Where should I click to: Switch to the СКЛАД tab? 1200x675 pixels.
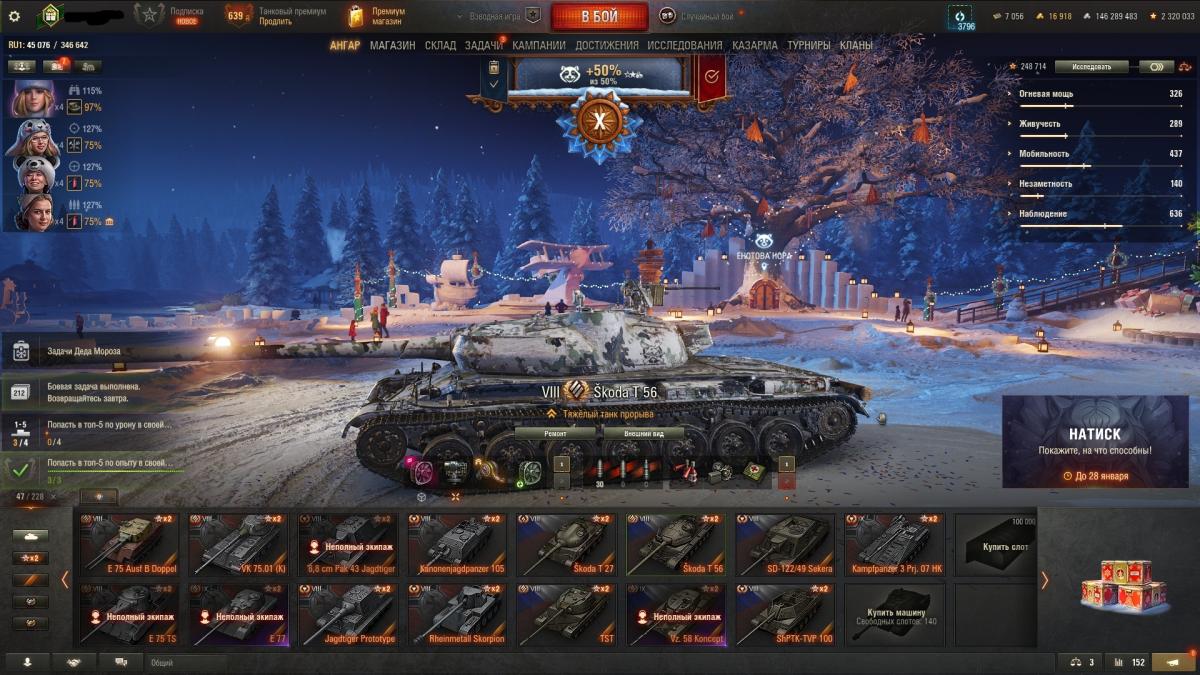click(440, 46)
